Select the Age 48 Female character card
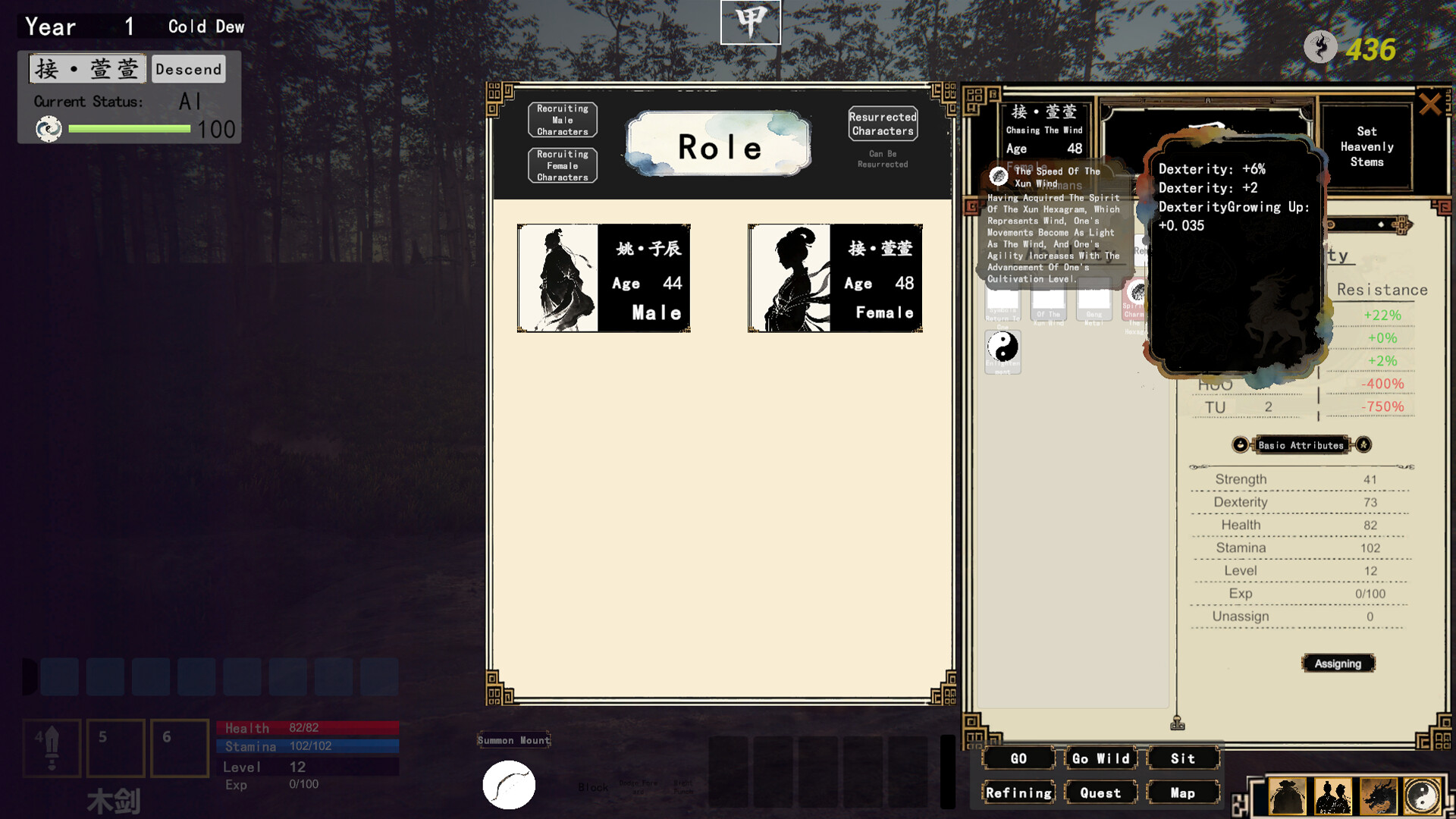Screen dimensions: 1456x819 coord(835,278)
